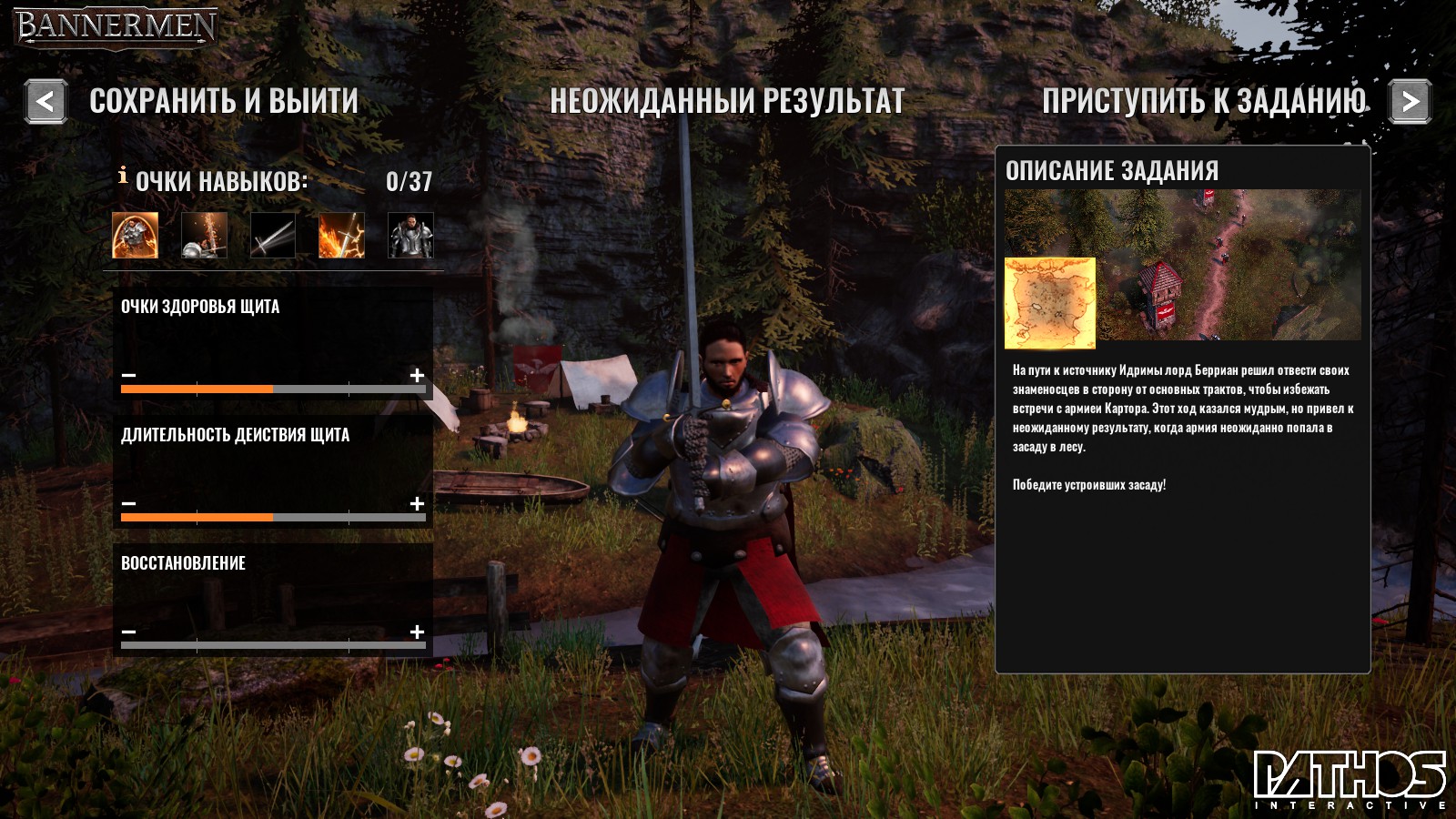
Task: Choose the plain steel sword skill icon
Action: point(273,235)
